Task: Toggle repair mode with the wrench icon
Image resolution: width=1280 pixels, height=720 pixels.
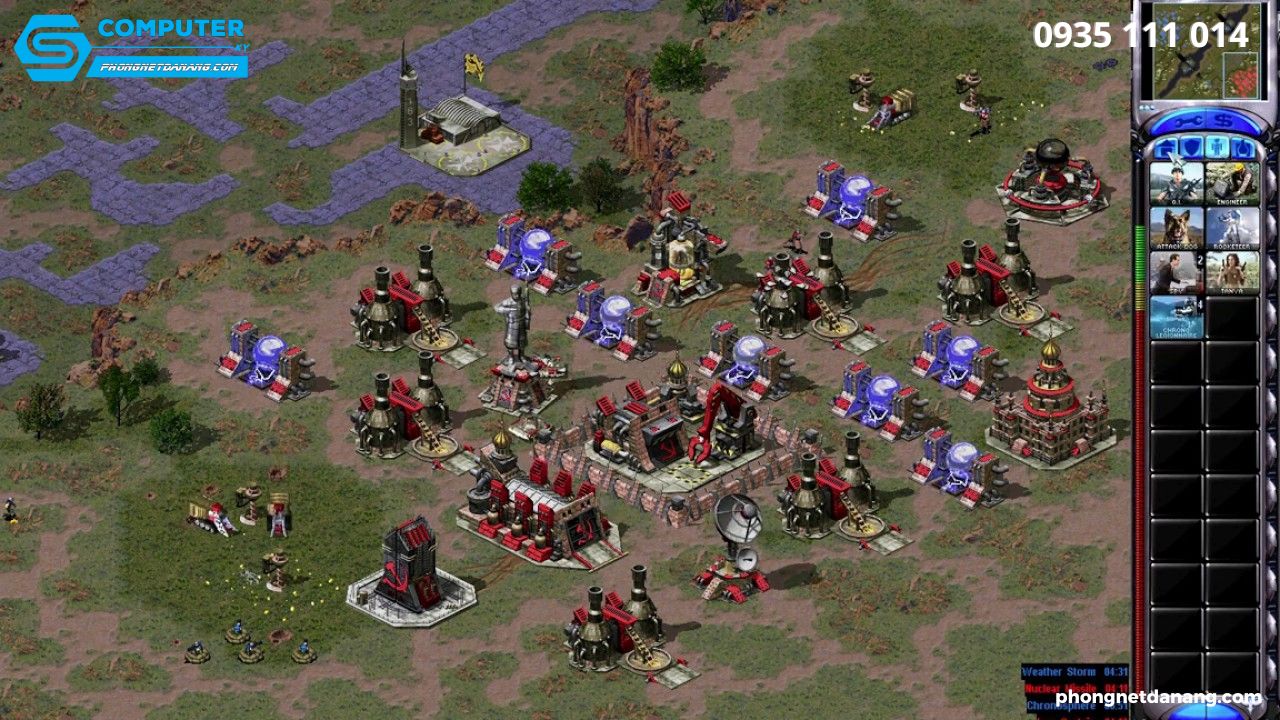Action: click(x=1189, y=120)
